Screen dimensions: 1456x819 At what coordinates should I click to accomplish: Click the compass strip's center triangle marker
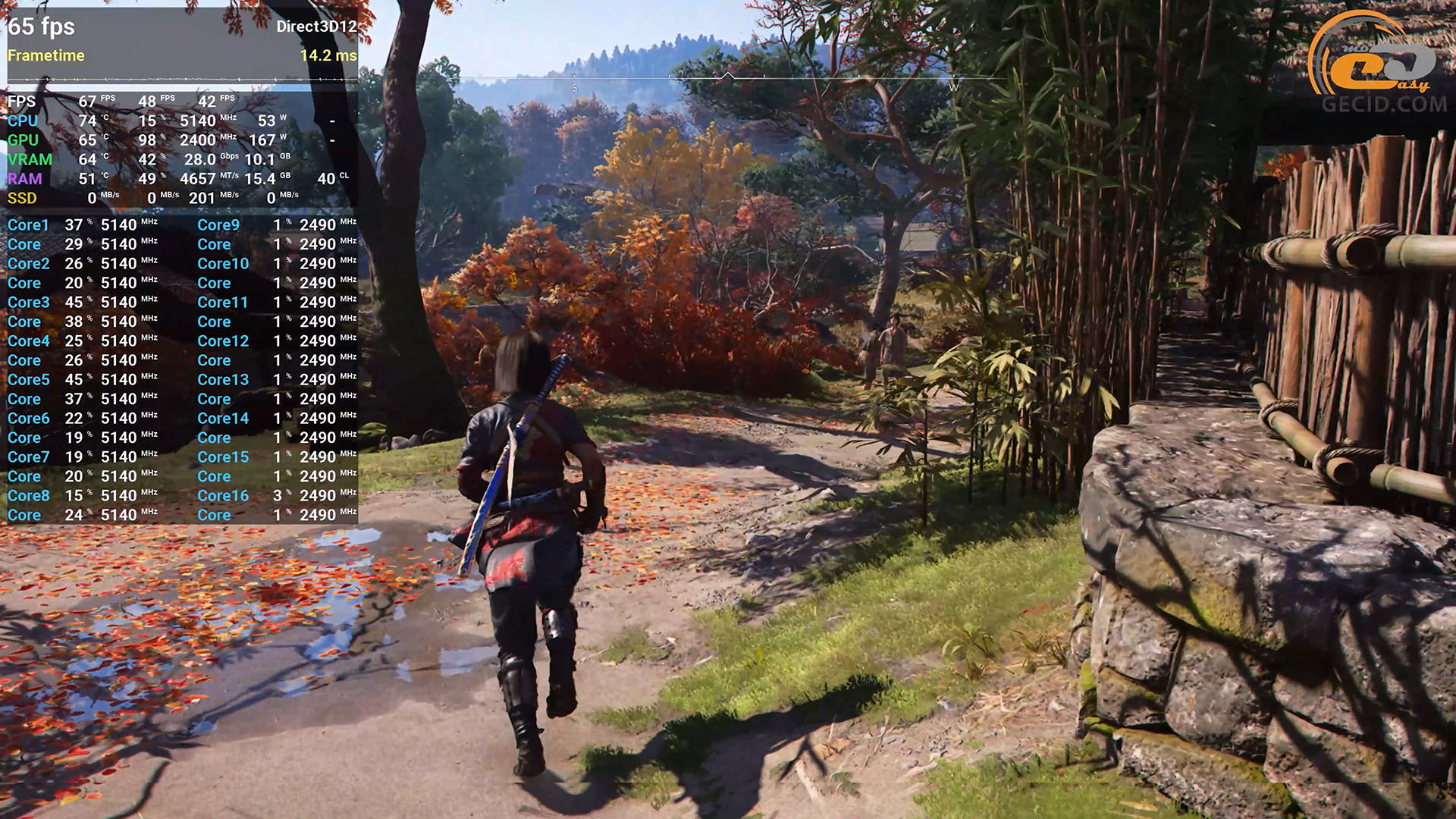[x=727, y=76]
